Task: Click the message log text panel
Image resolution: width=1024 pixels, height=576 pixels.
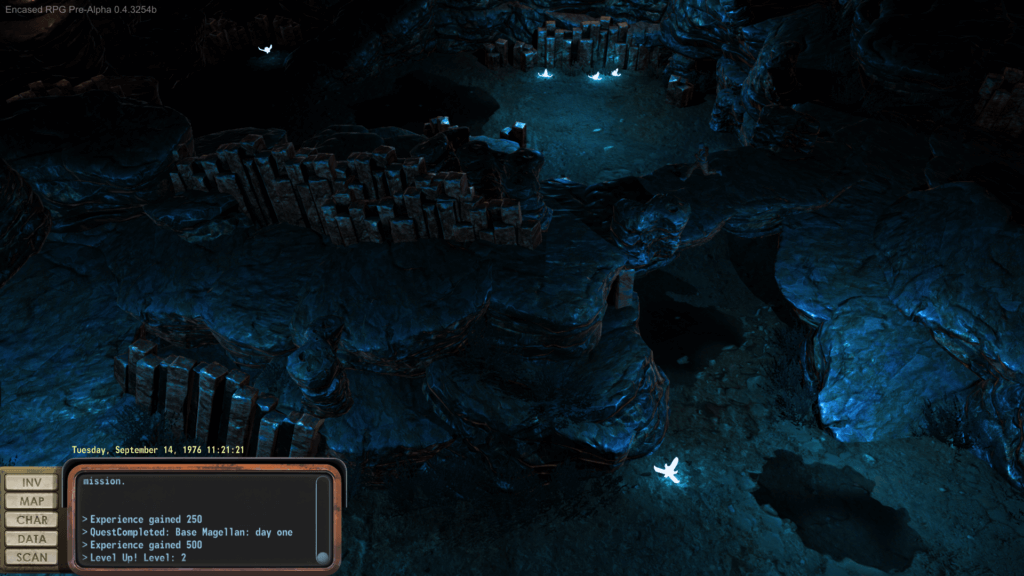Action: pos(196,520)
